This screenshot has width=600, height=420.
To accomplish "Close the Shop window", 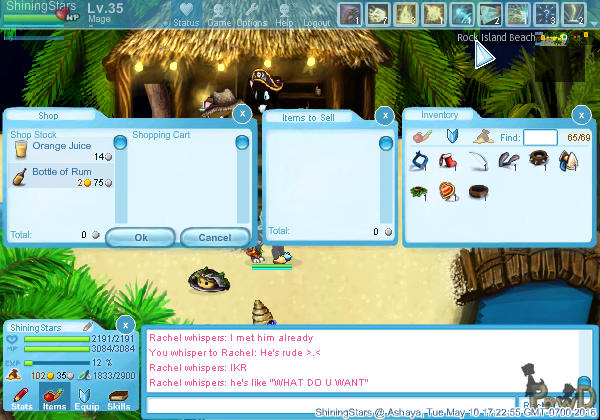I will [x=241, y=114].
